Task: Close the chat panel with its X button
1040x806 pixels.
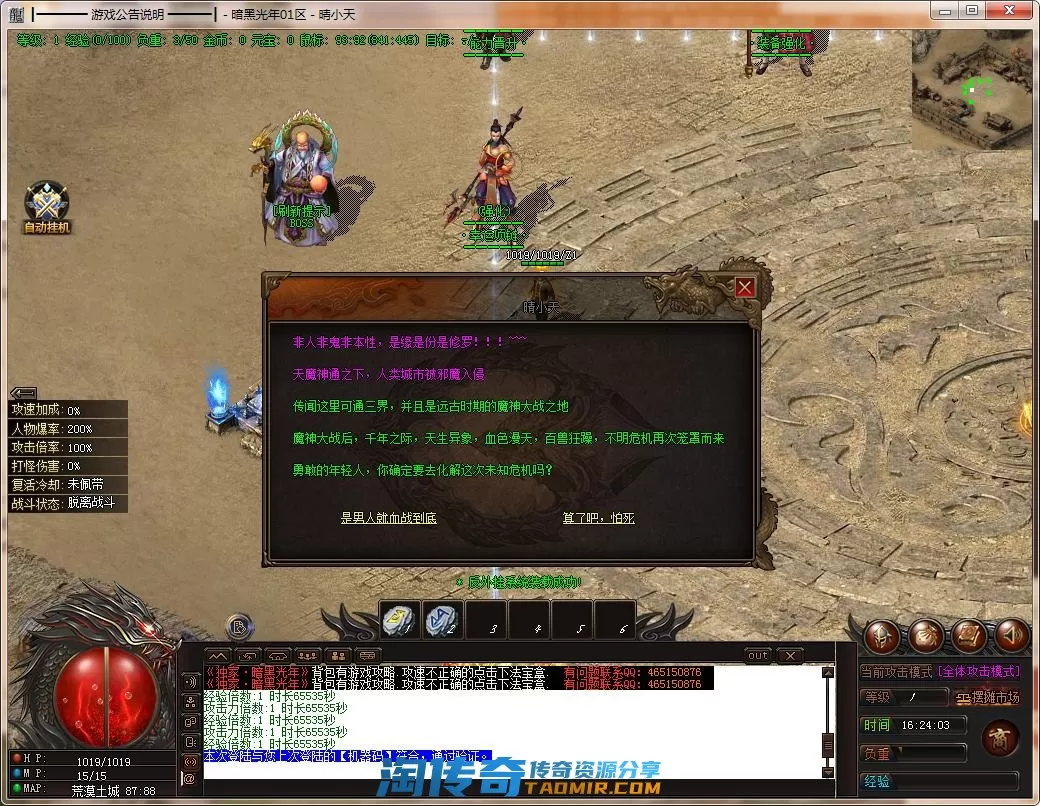Action: (790, 656)
